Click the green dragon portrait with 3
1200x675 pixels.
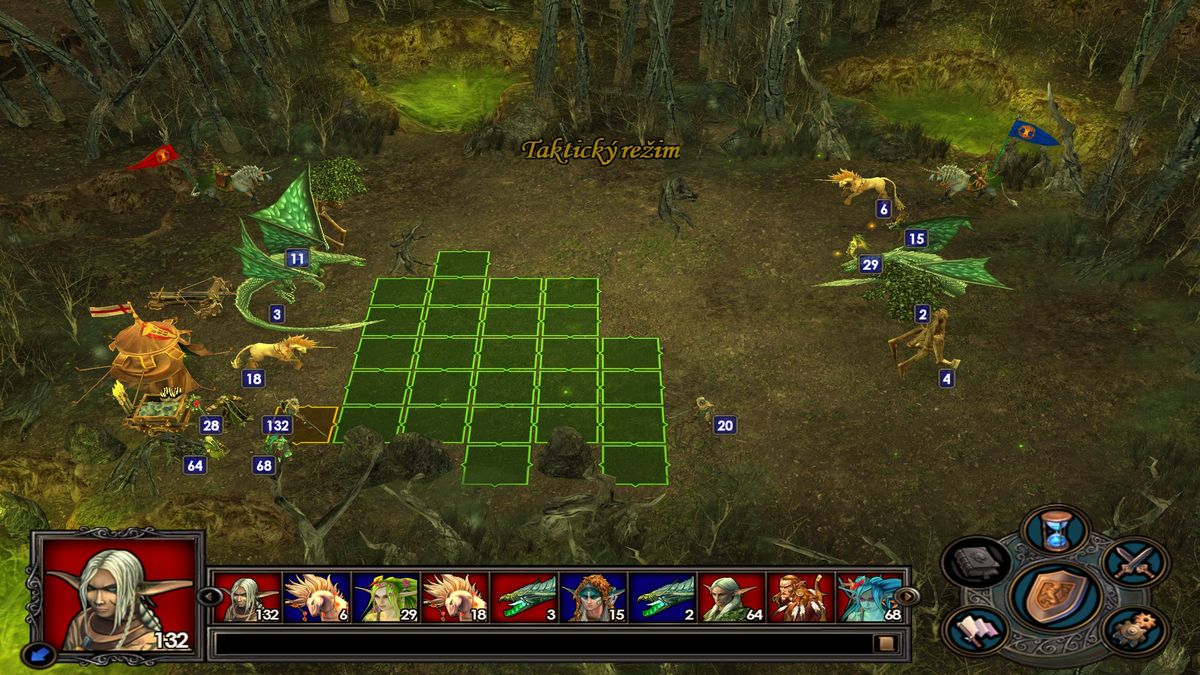[x=524, y=598]
